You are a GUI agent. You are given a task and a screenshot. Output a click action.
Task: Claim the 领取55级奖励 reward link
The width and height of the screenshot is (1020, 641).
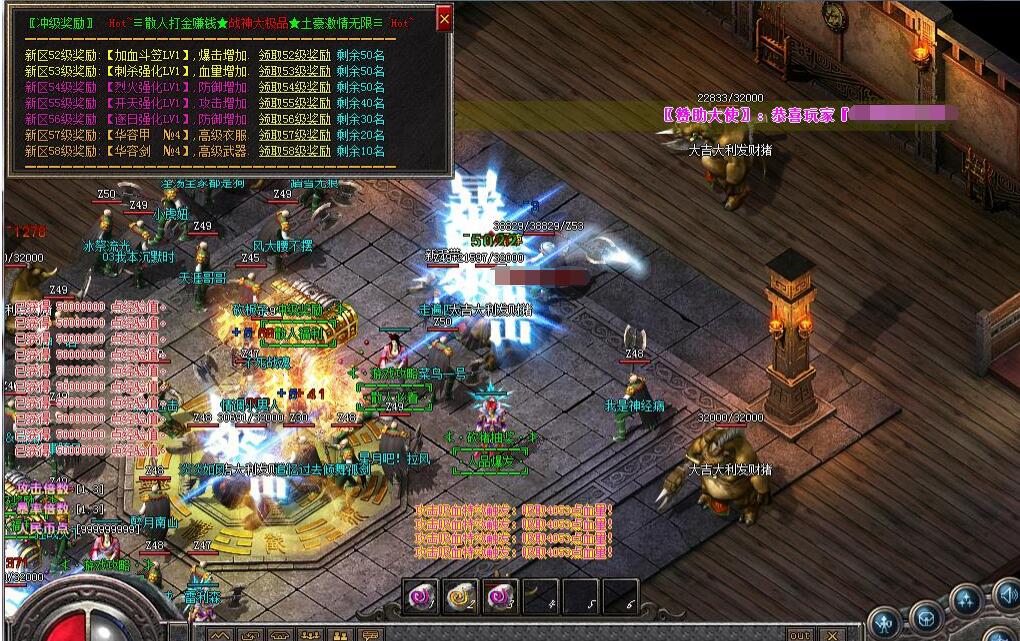(x=294, y=103)
